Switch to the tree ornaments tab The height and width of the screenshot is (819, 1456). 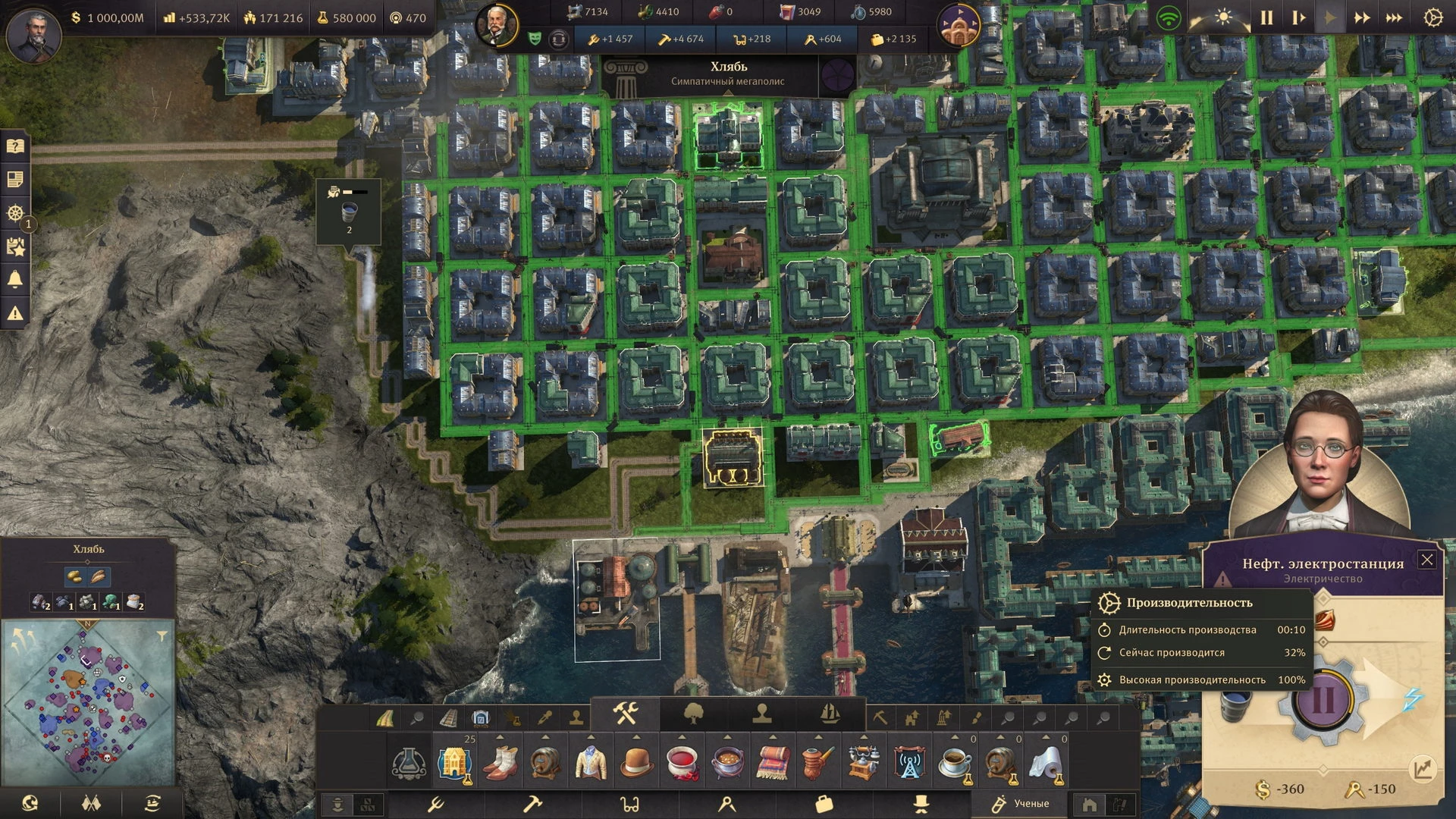(x=693, y=714)
